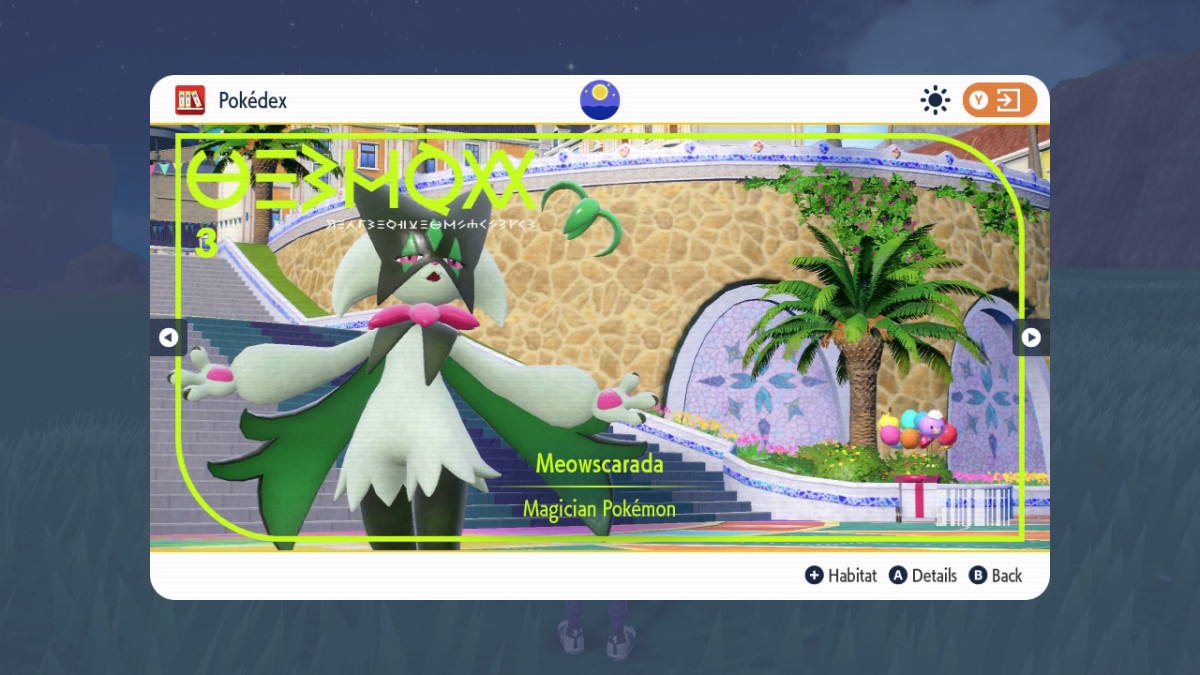Toggle the sun brightness icon
Image resolution: width=1200 pixels, height=675 pixels.
[935, 100]
